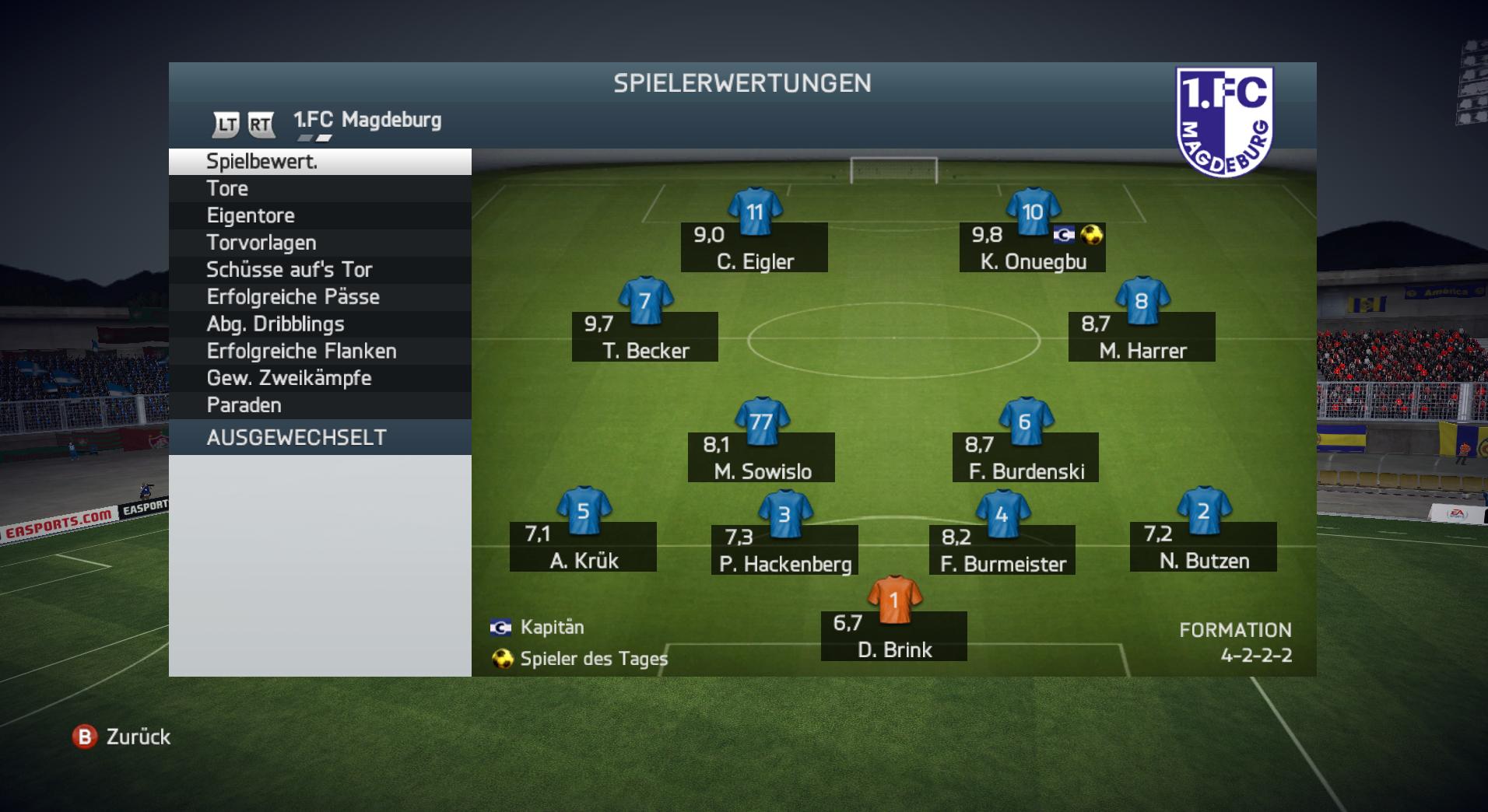
Task: Choose M. Harrer's player card
Action: click(x=1142, y=336)
